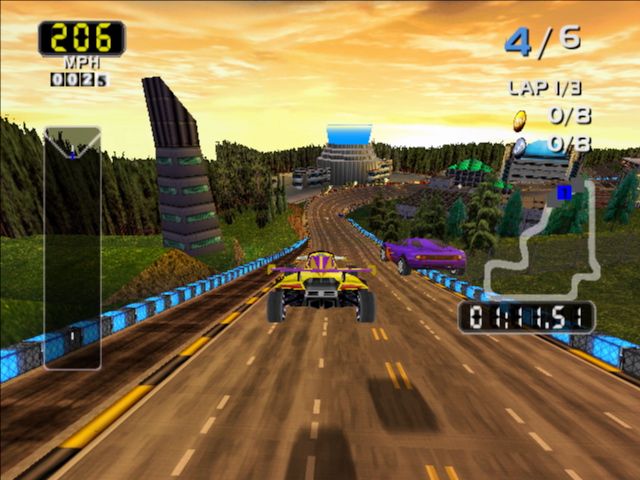The height and width of the screenshot is (480, 640).
Task: Click the silver coin counter icon
Action: click(x=520, y=146)
